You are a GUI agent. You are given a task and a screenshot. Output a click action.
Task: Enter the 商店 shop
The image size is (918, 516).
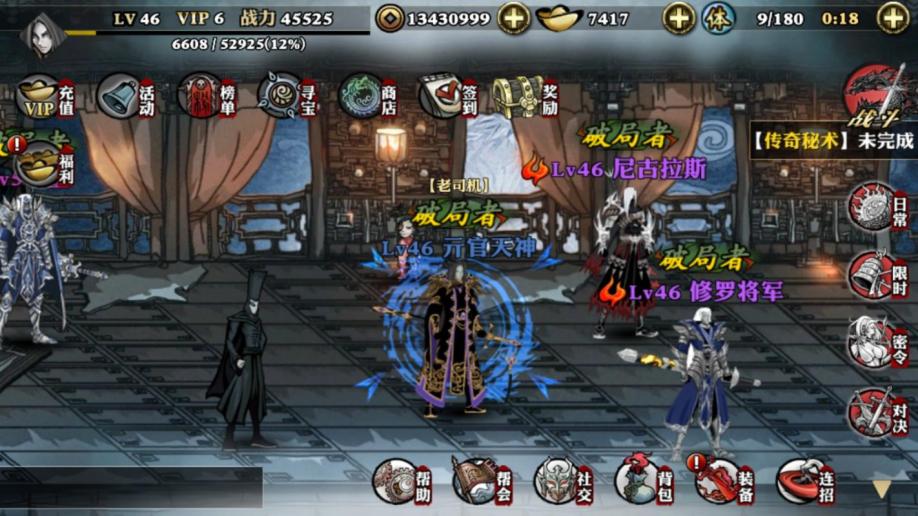click(365, 97)
